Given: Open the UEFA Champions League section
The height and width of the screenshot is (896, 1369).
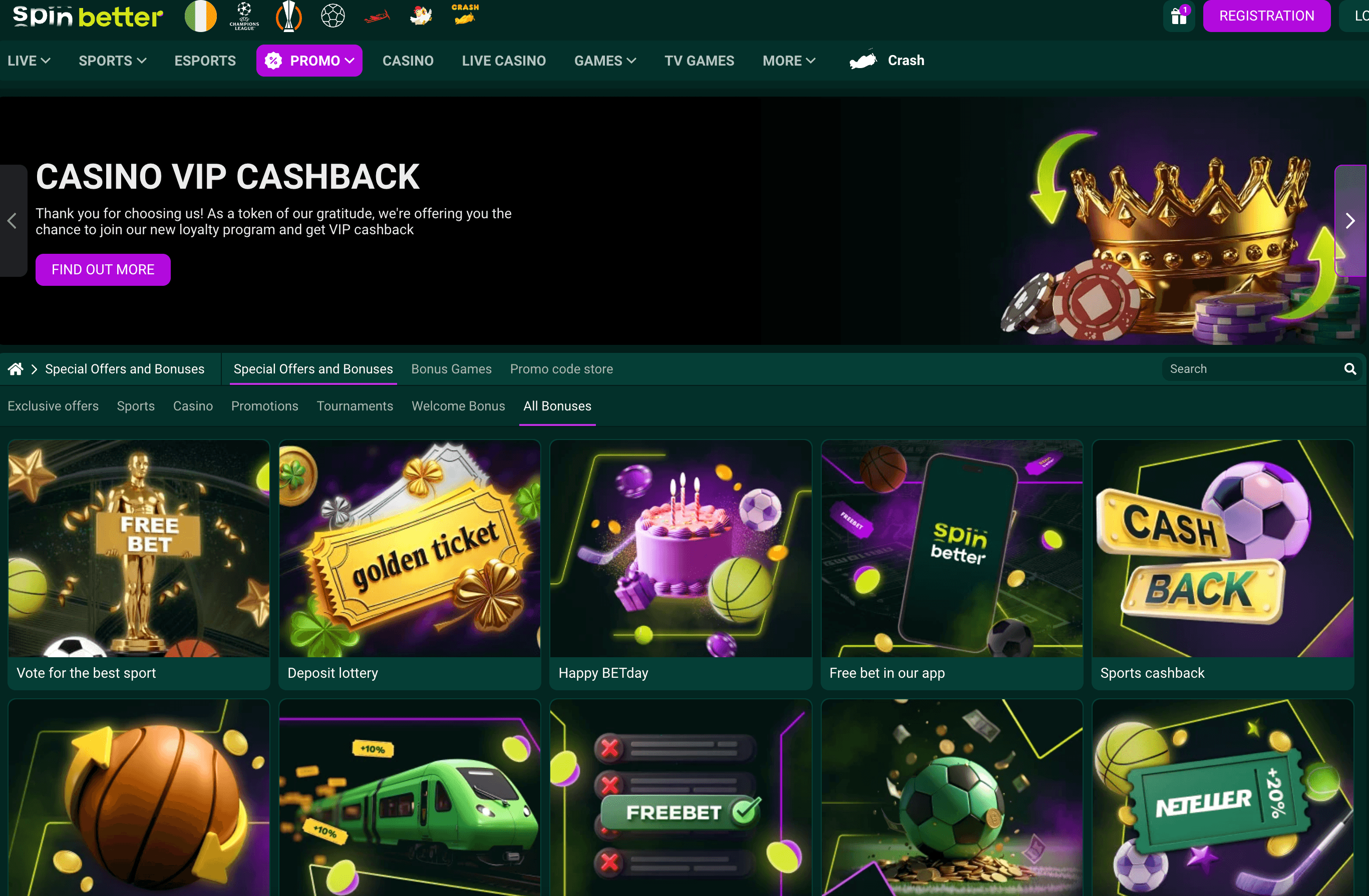Looking at the screenshot, I should click(244, 16).
